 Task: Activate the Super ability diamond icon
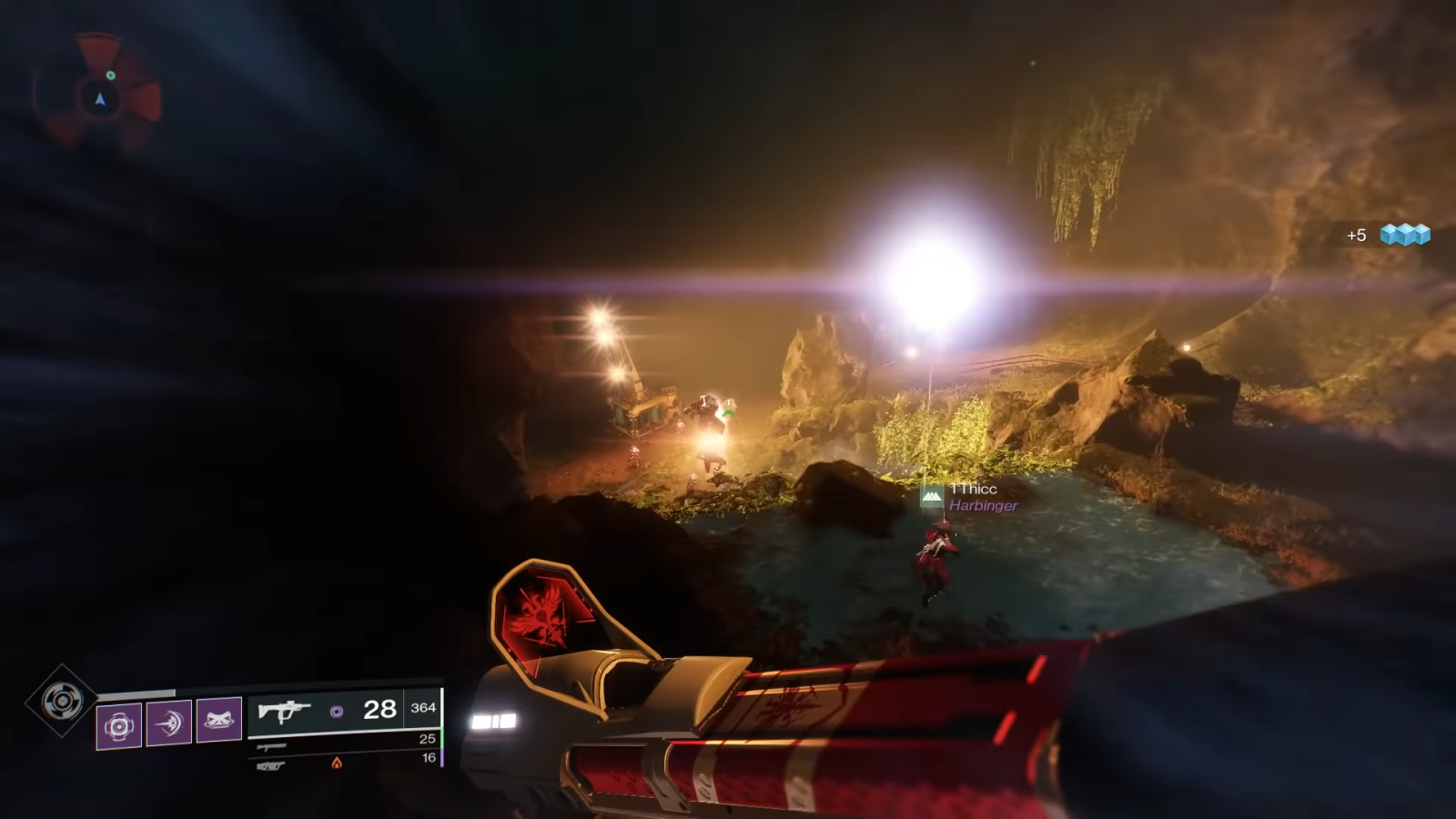click(61, 701)
